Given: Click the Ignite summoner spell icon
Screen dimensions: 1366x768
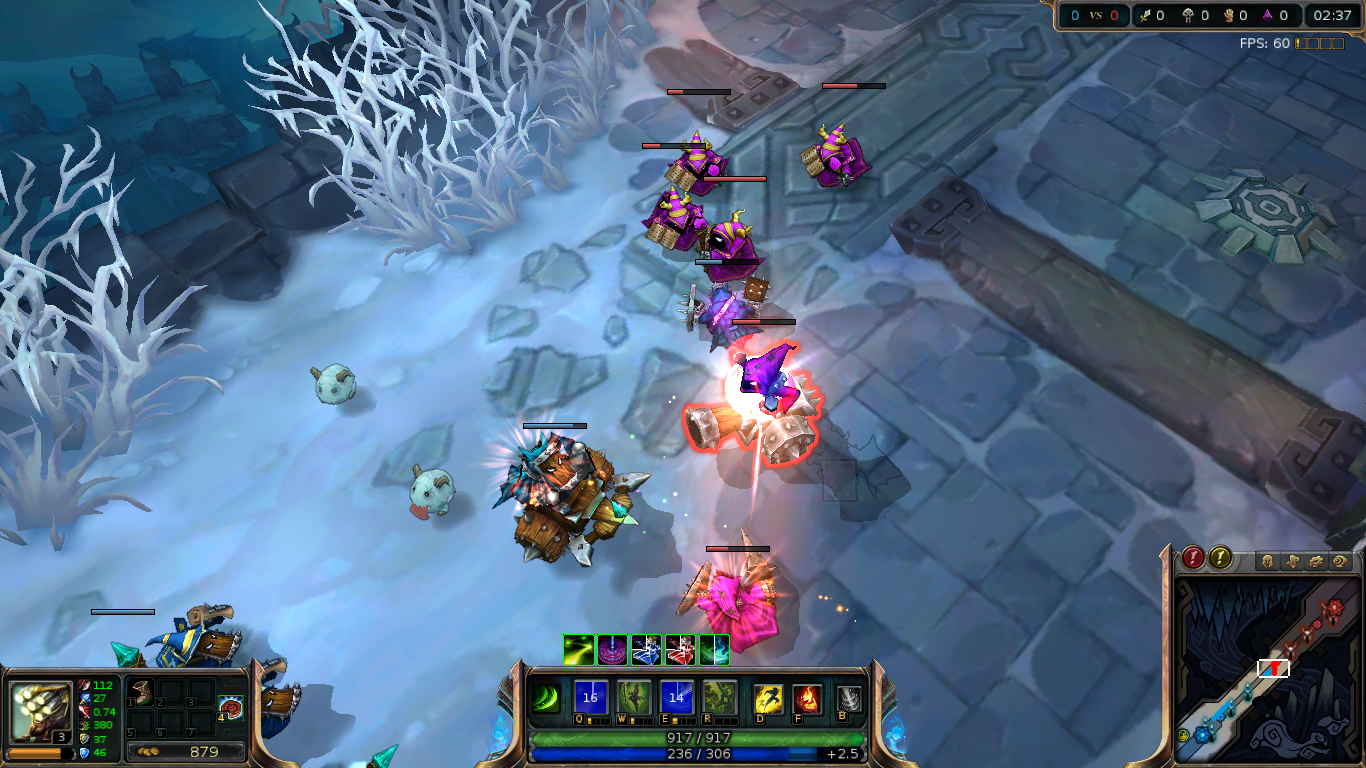Looking at the screenshot, I should point(805,698).
